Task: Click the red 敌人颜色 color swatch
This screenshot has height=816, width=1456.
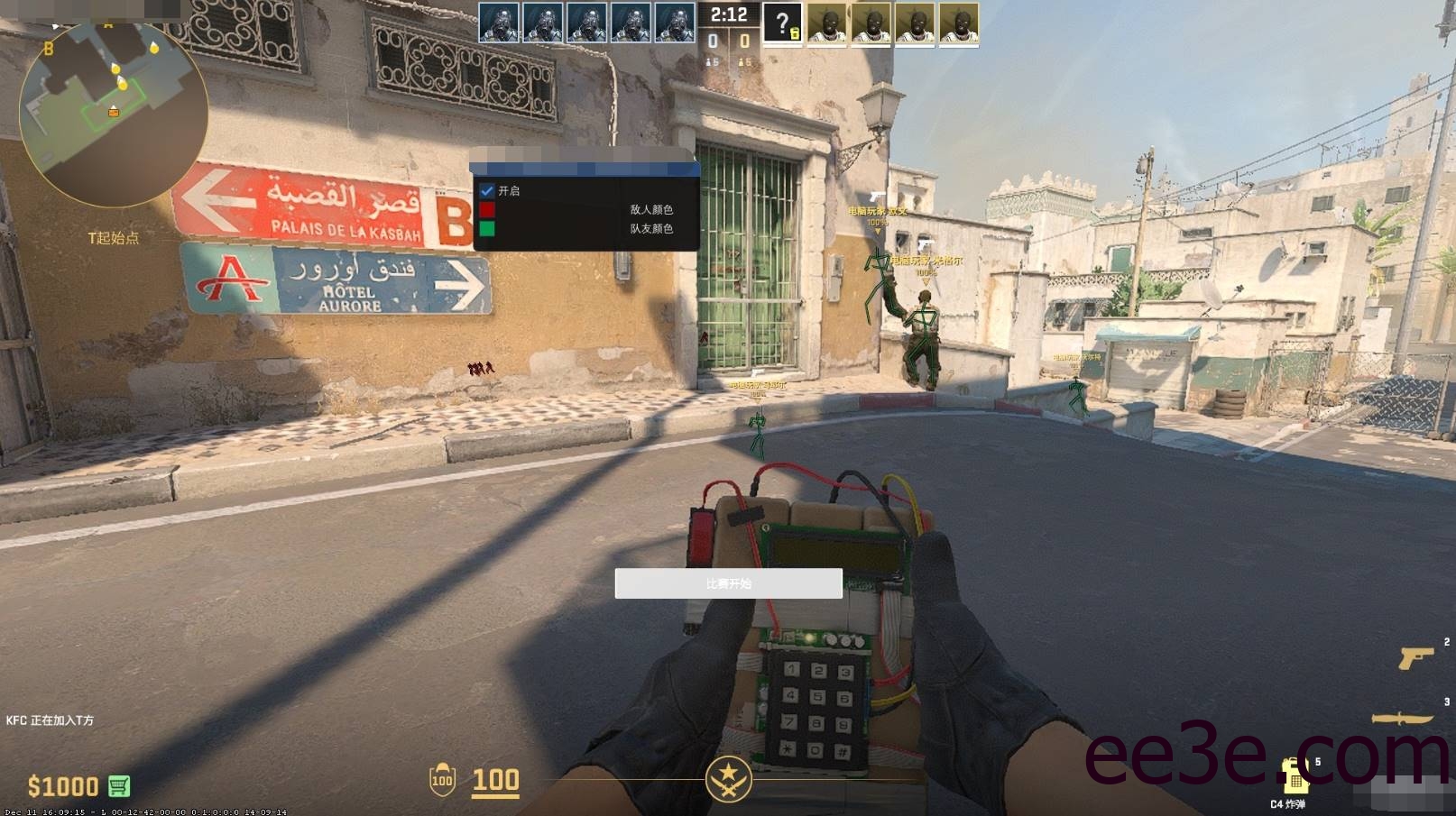Action: pyautogui.click(x=485, y=208)
